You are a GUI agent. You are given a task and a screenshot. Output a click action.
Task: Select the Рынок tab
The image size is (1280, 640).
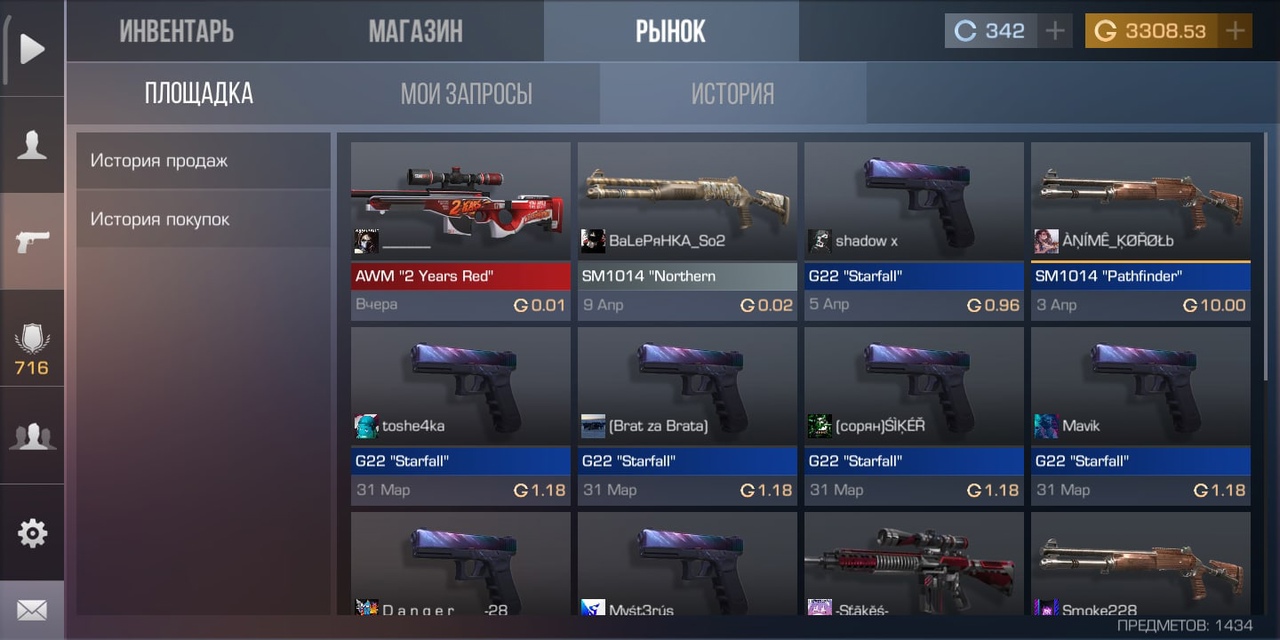pyautogui.click(x=671, y=31)
